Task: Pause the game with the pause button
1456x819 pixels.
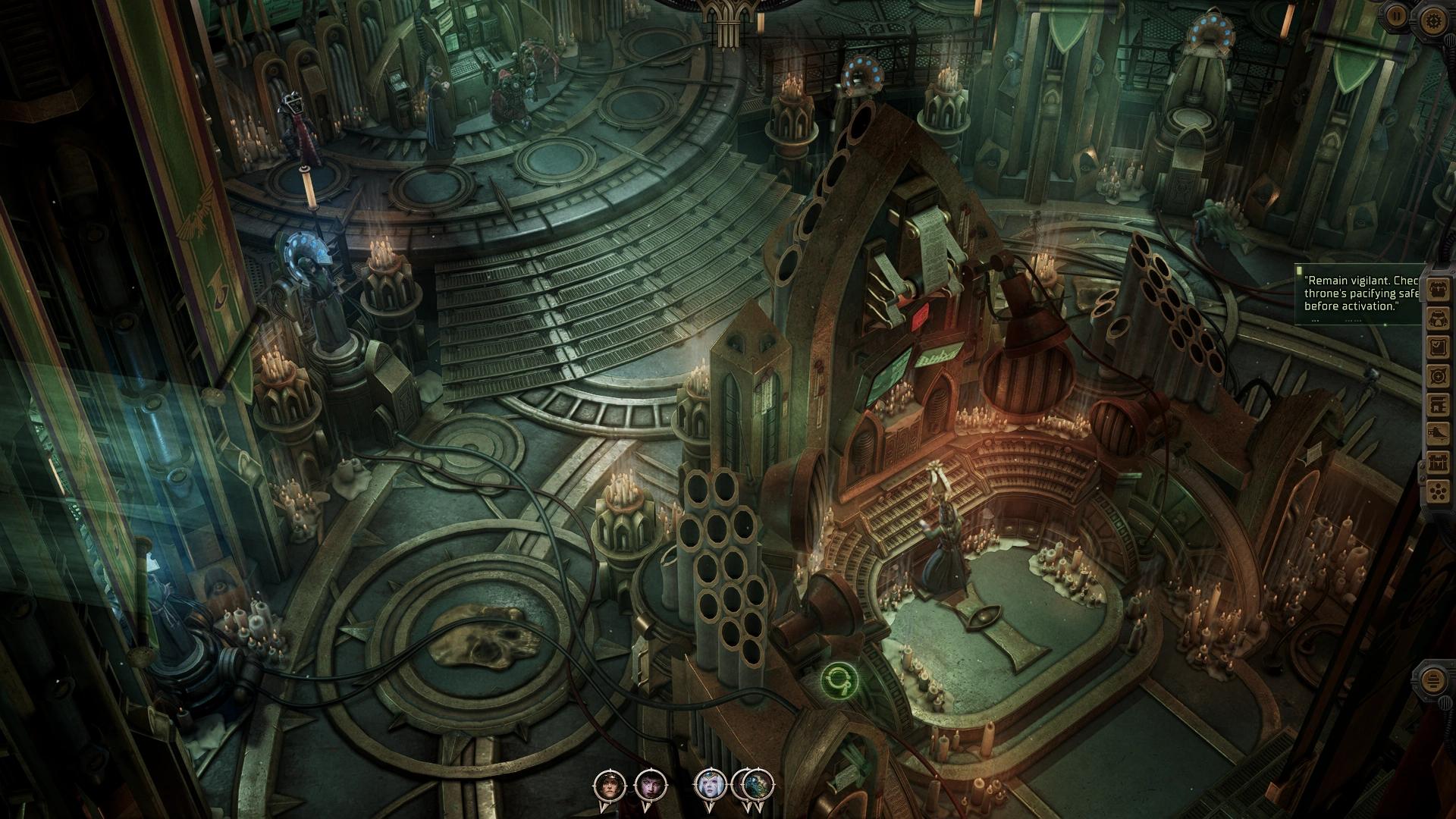Action: (1397, 16)
